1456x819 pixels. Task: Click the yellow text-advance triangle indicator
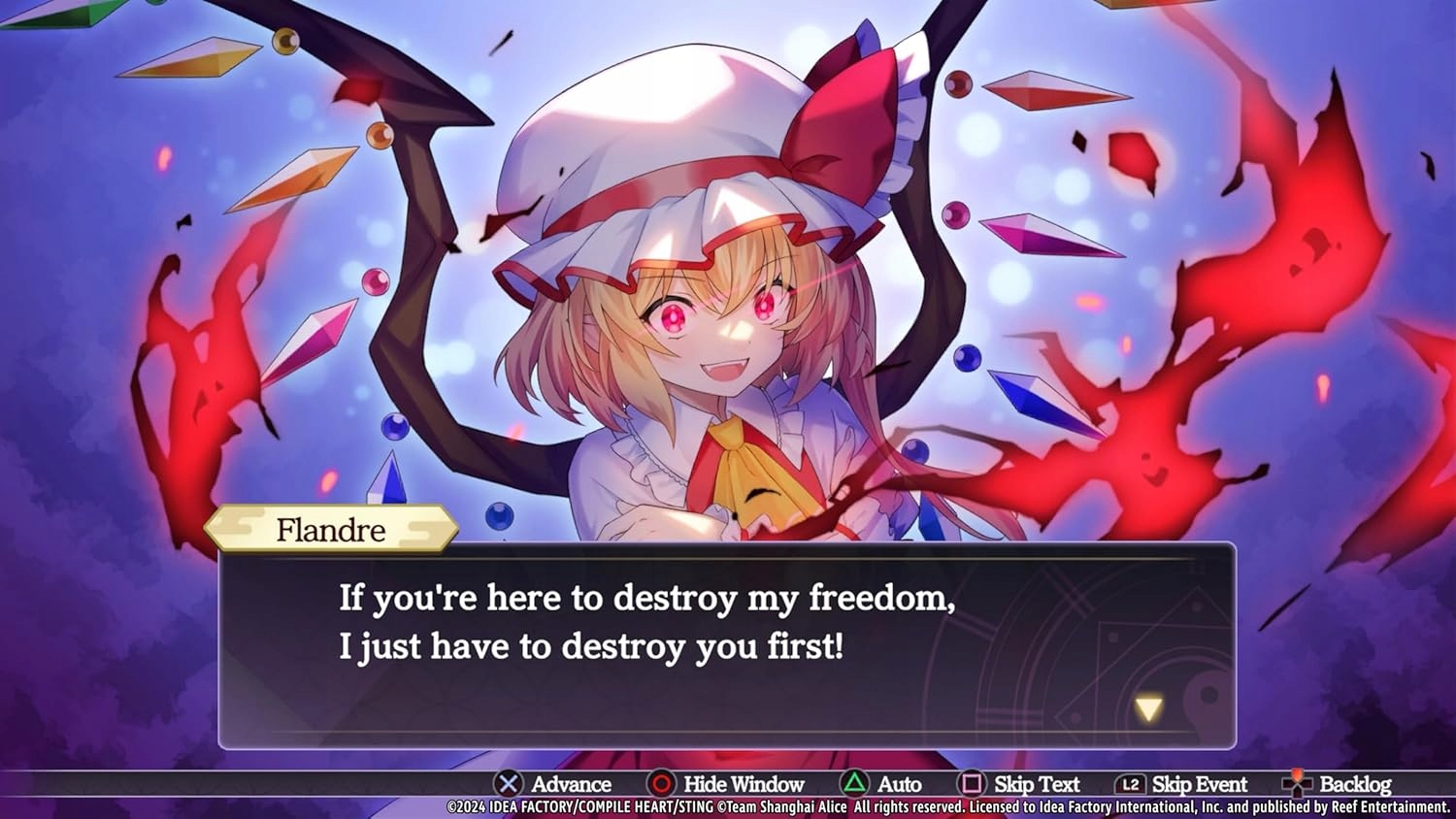click(1148, 707)
